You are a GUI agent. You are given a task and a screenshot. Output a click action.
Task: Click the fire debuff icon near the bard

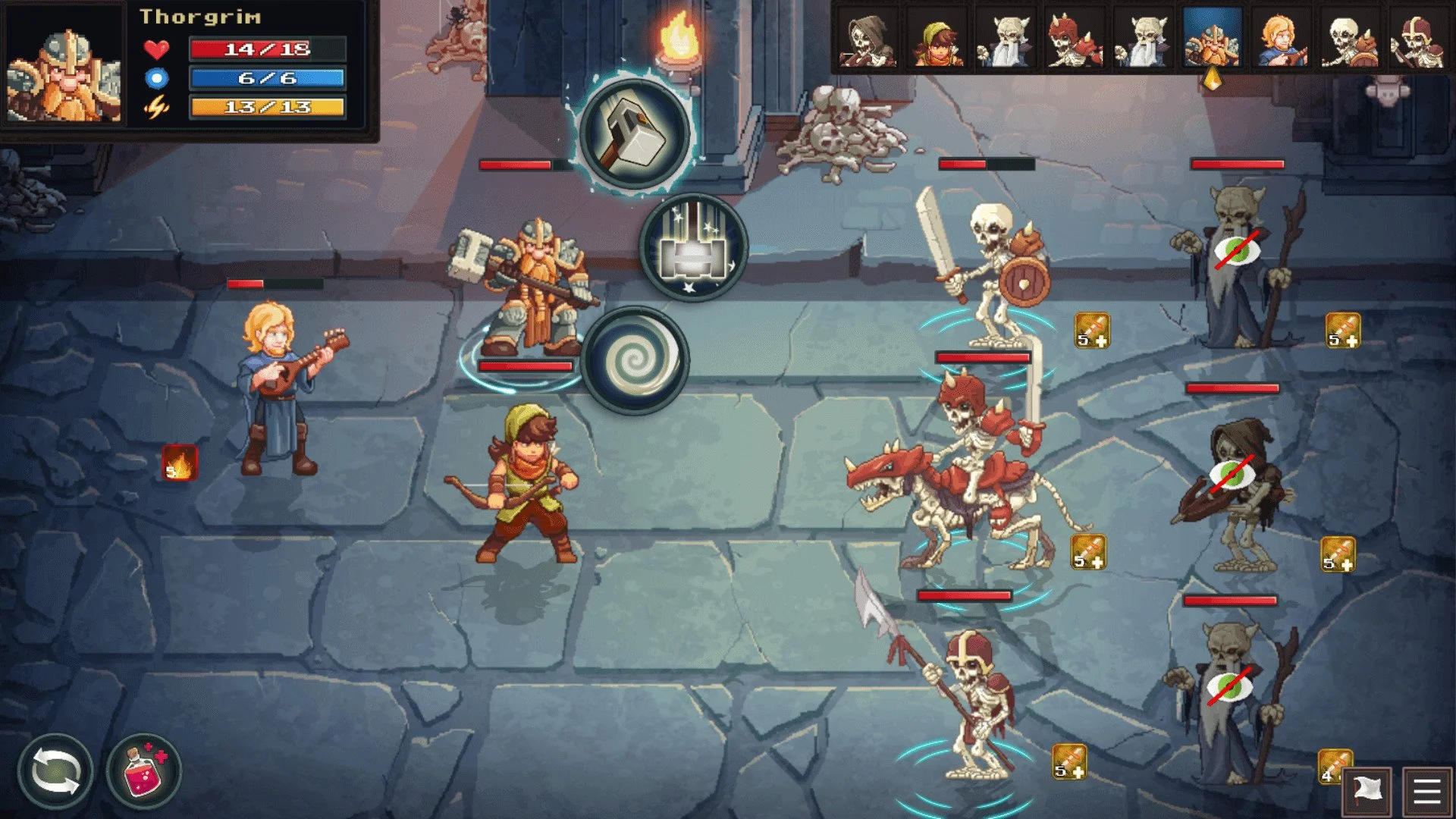(x=178, y=461)
